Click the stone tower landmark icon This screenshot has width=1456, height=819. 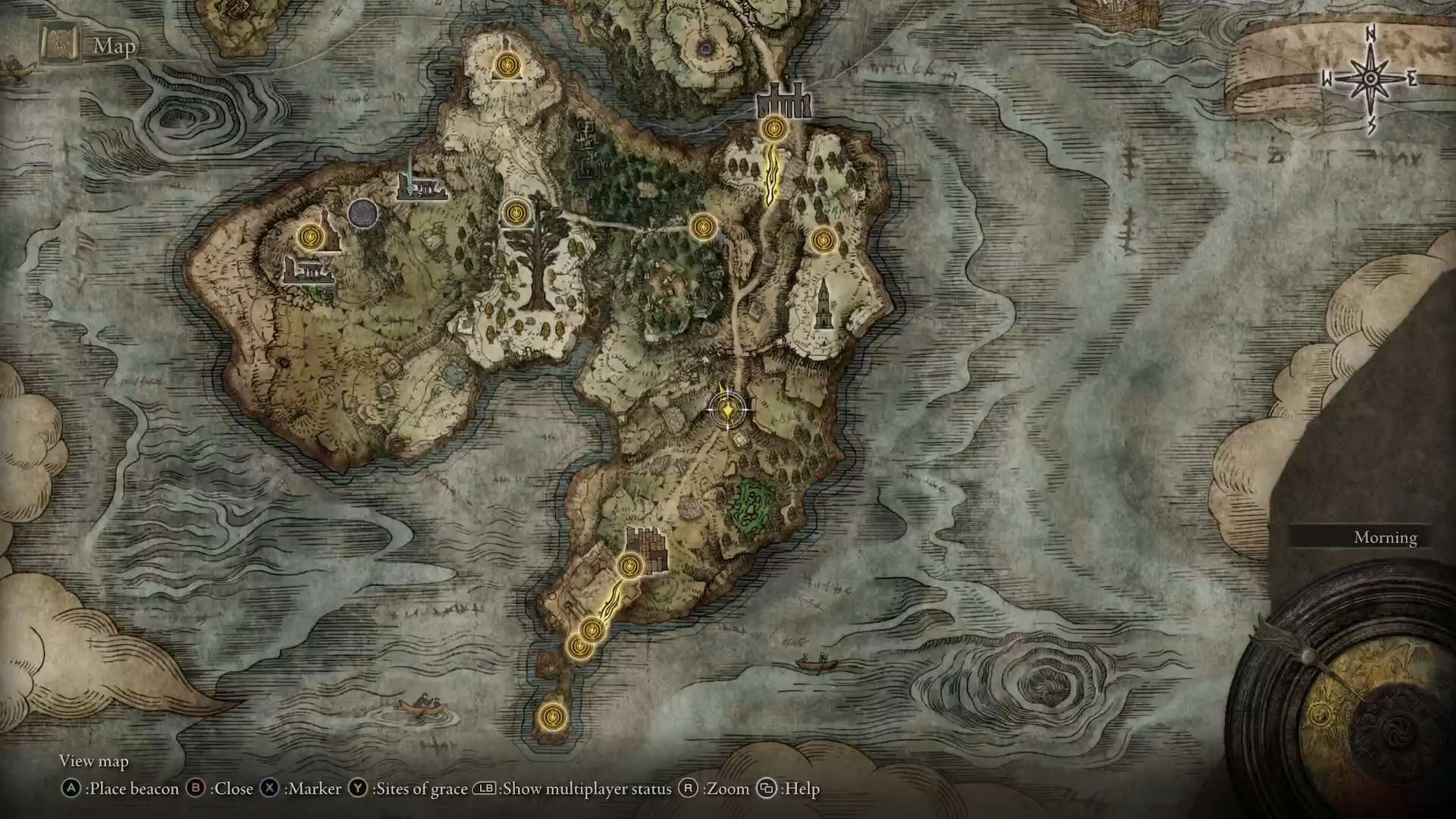pos(824,303)
